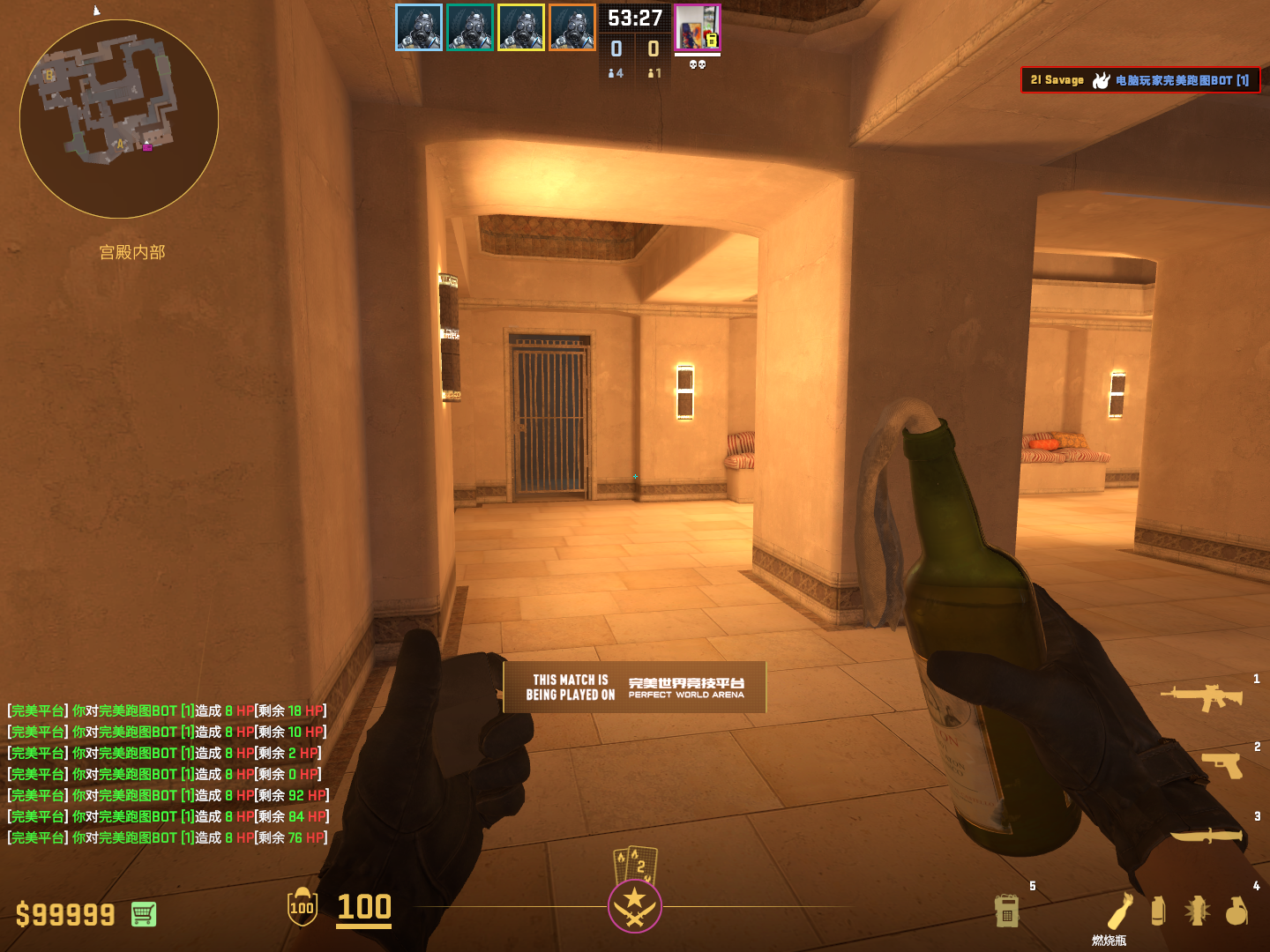This screenshot has width=1270, height=952.
Task: Choose the molotov grenade icon
Action: [x=1120, y=911]
